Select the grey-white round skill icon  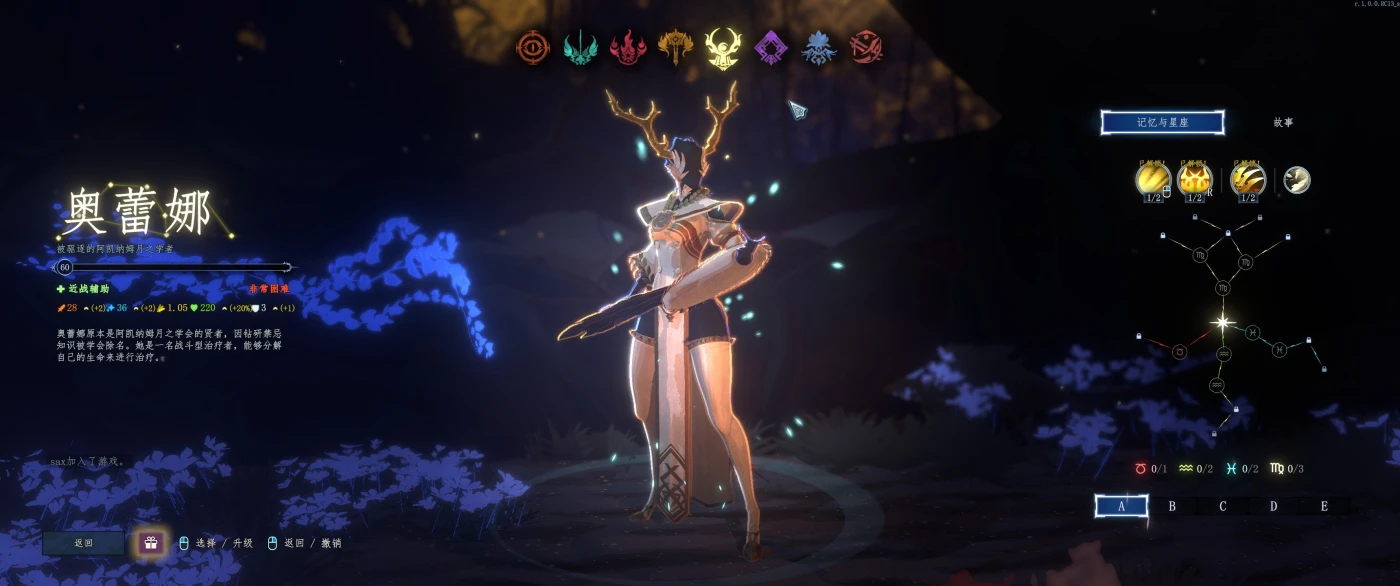pos(1297,180)
